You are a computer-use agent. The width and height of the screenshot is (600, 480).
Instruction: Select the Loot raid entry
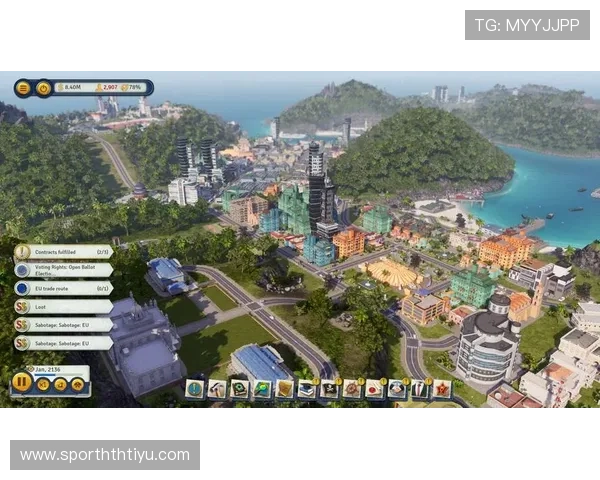click(x=64, y=307)
